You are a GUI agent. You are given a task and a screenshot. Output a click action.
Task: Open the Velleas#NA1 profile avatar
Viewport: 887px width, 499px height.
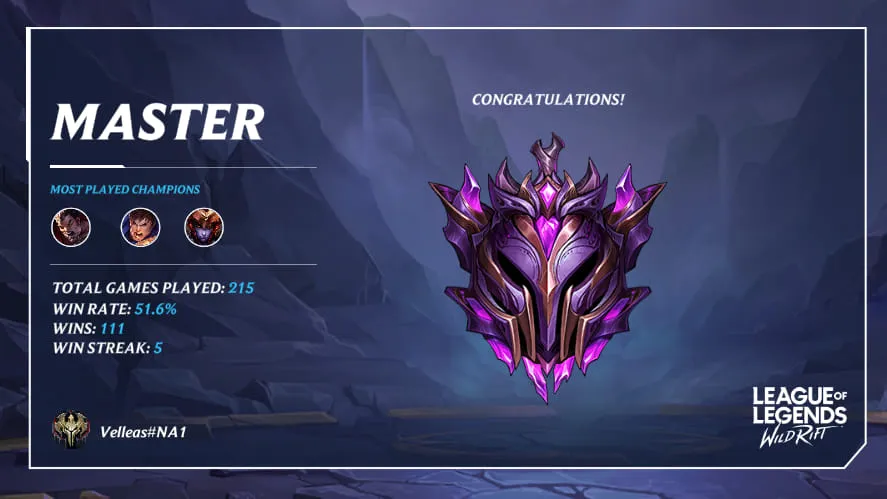(x=71, y=431)
